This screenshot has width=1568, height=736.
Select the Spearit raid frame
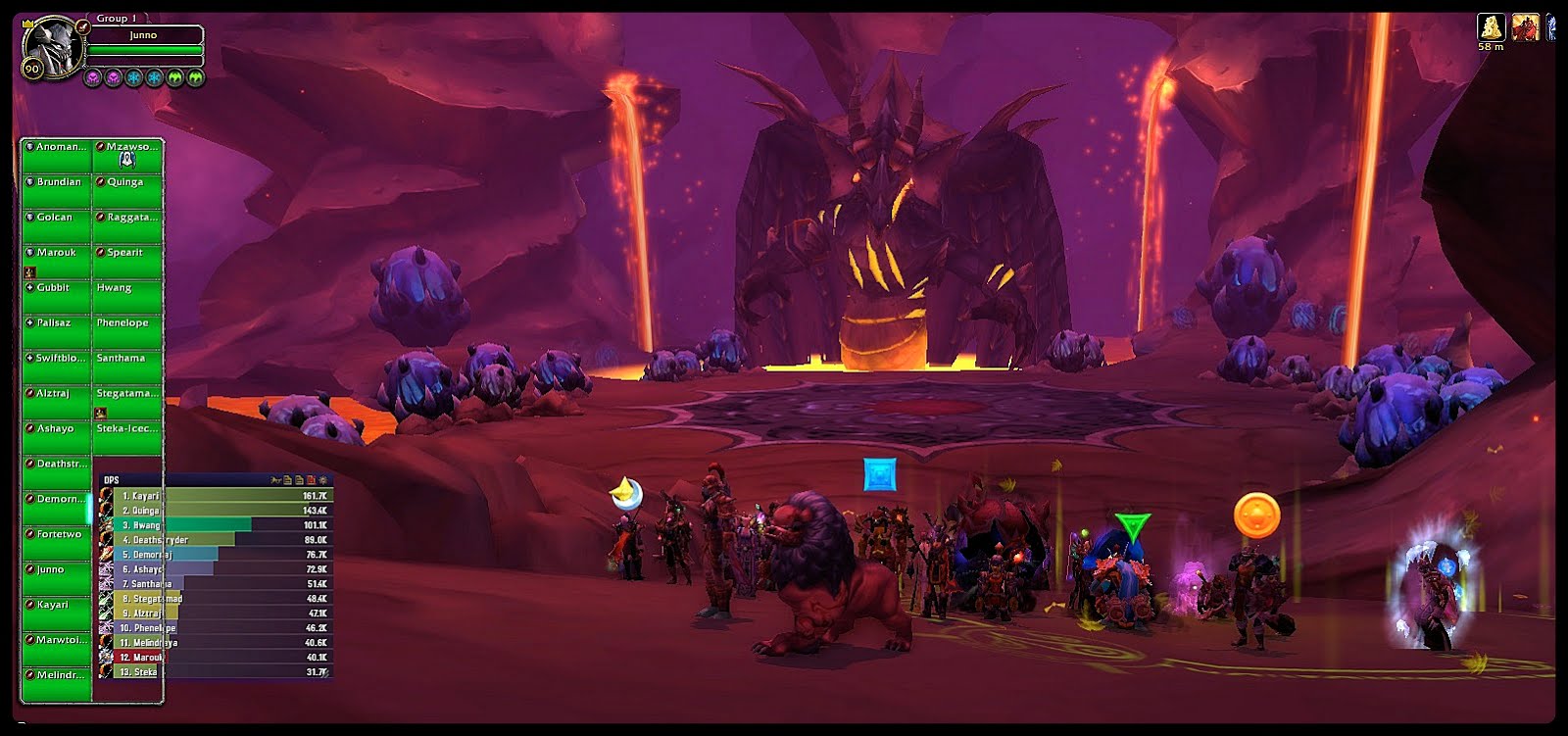point(127,261)
